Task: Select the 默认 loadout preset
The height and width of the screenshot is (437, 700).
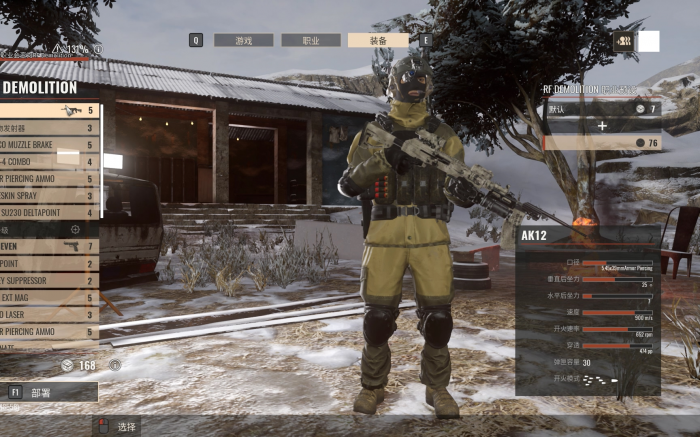Action: click(x=601, y=108)
